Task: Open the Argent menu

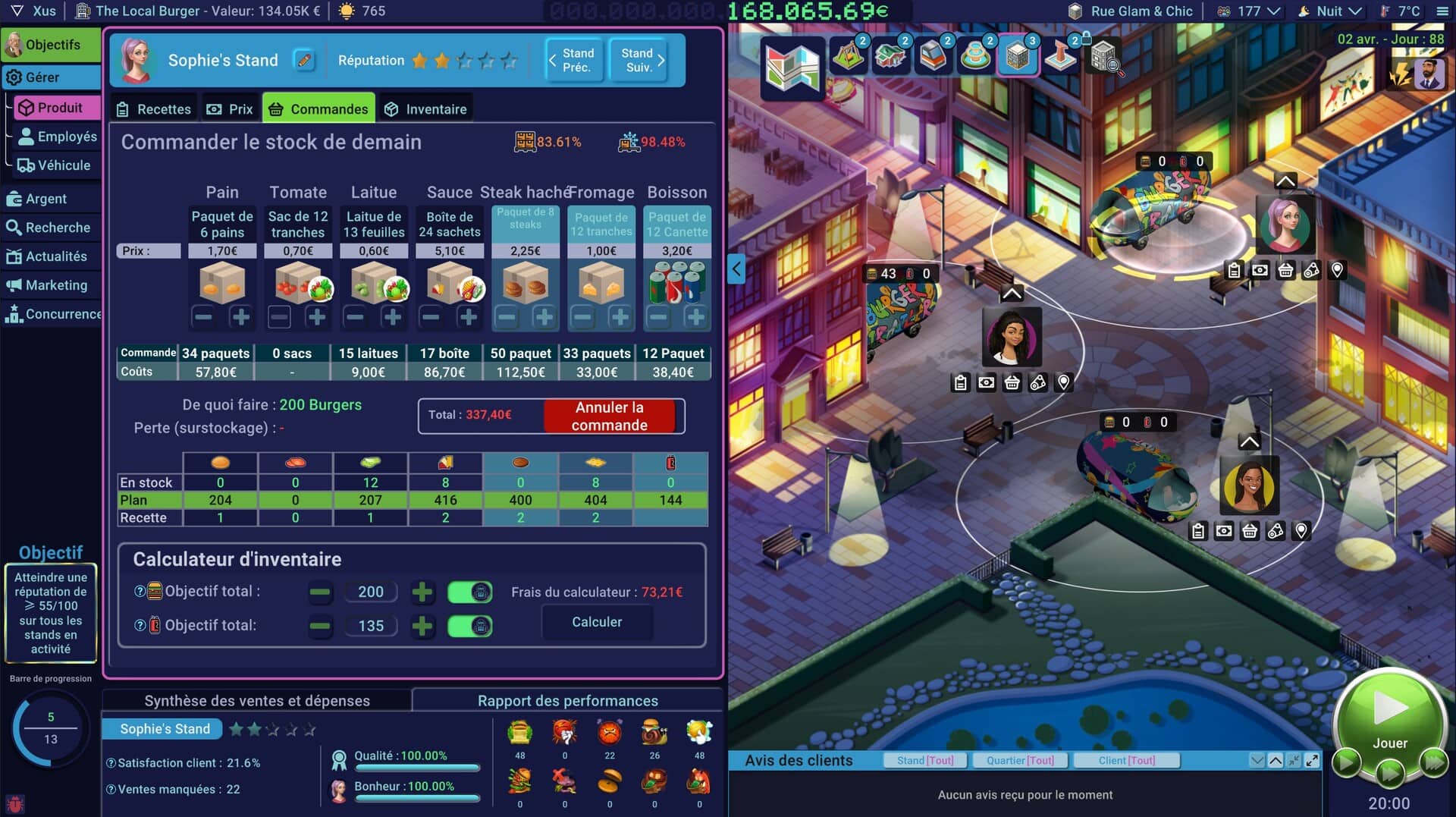Action: pos(47,199)
